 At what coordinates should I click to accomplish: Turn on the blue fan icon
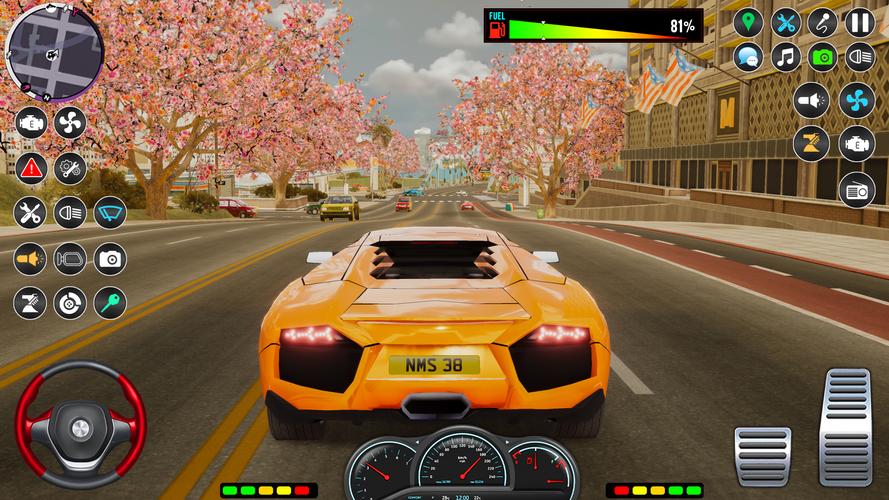tap(857, 100)
